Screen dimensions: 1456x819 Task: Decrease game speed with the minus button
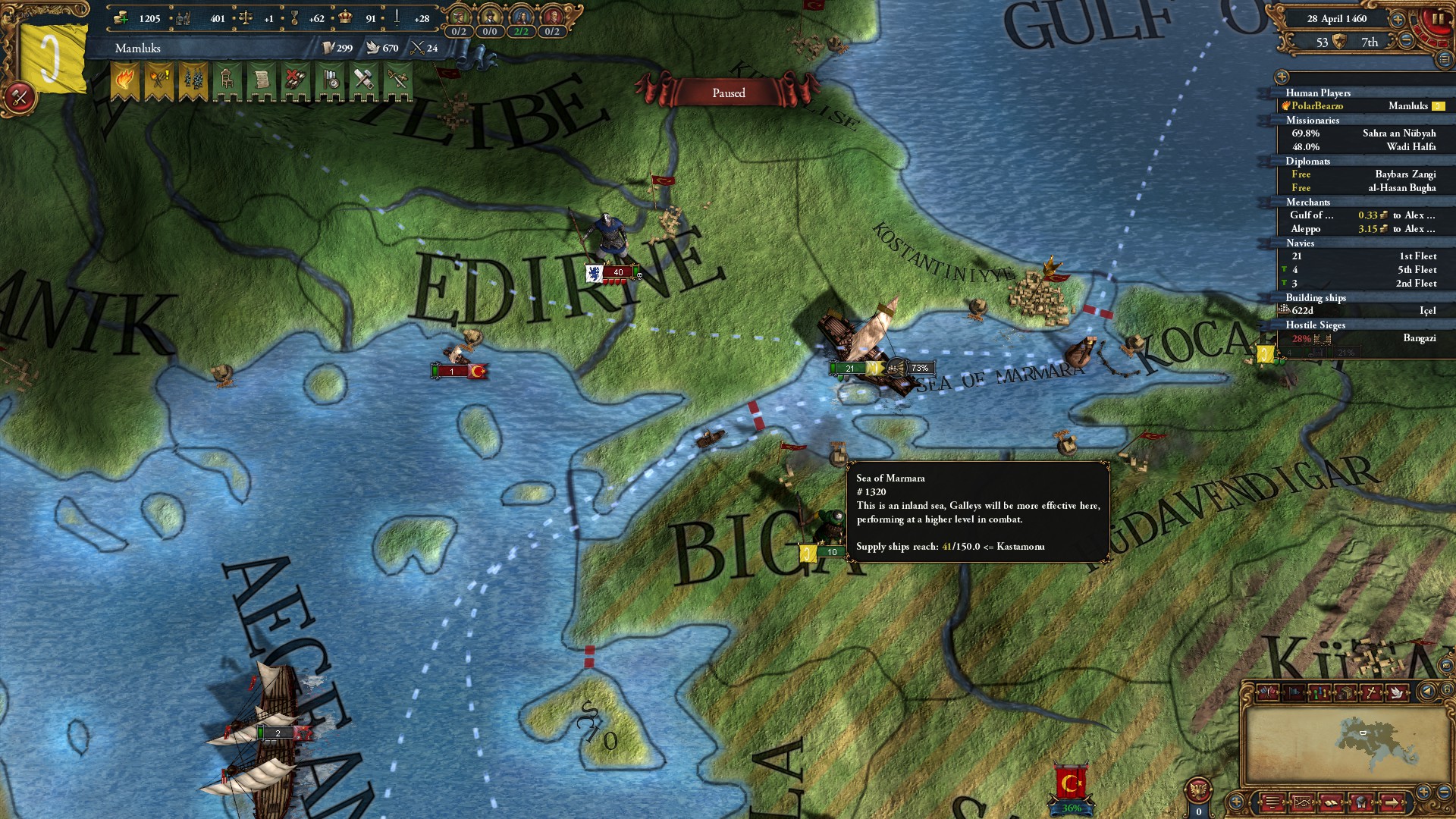(x=1406, y=41)
